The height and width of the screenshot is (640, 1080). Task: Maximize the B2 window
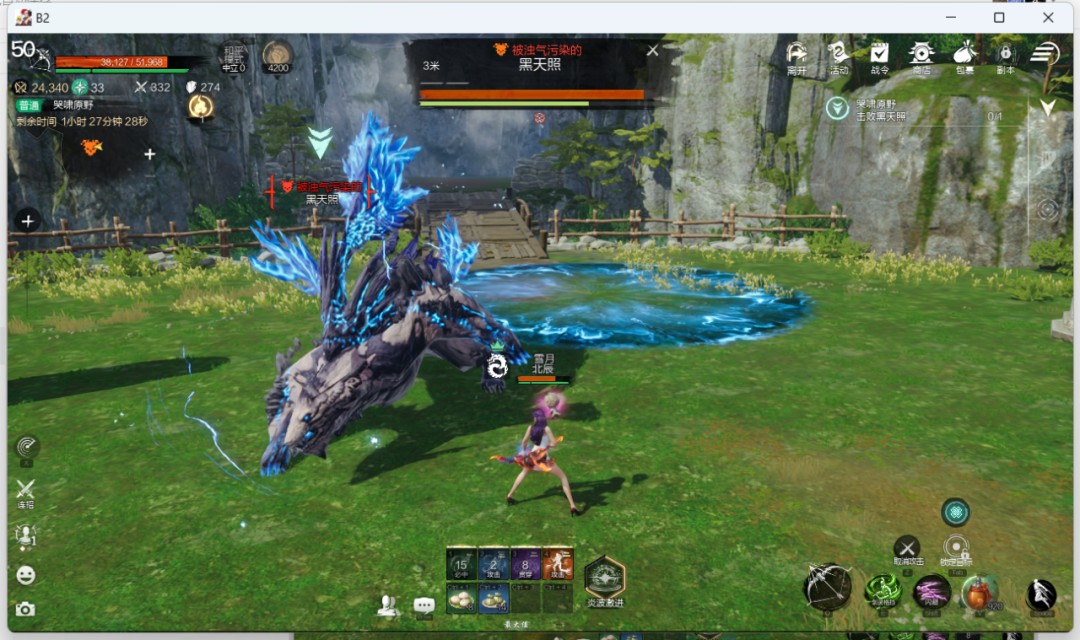click(x=999, y=17)
